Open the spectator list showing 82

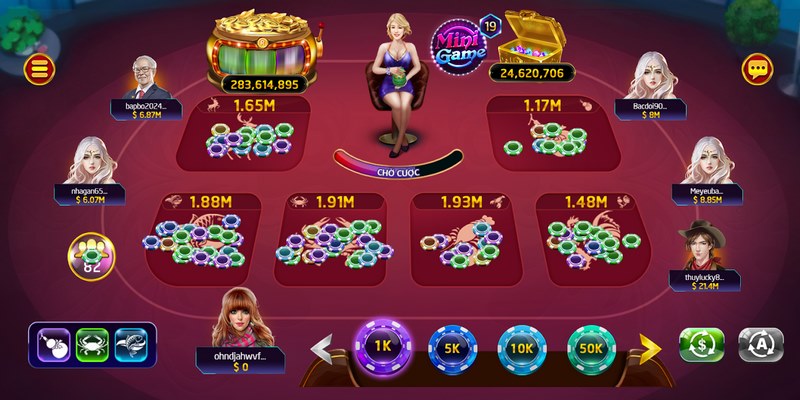click(91, 257)
